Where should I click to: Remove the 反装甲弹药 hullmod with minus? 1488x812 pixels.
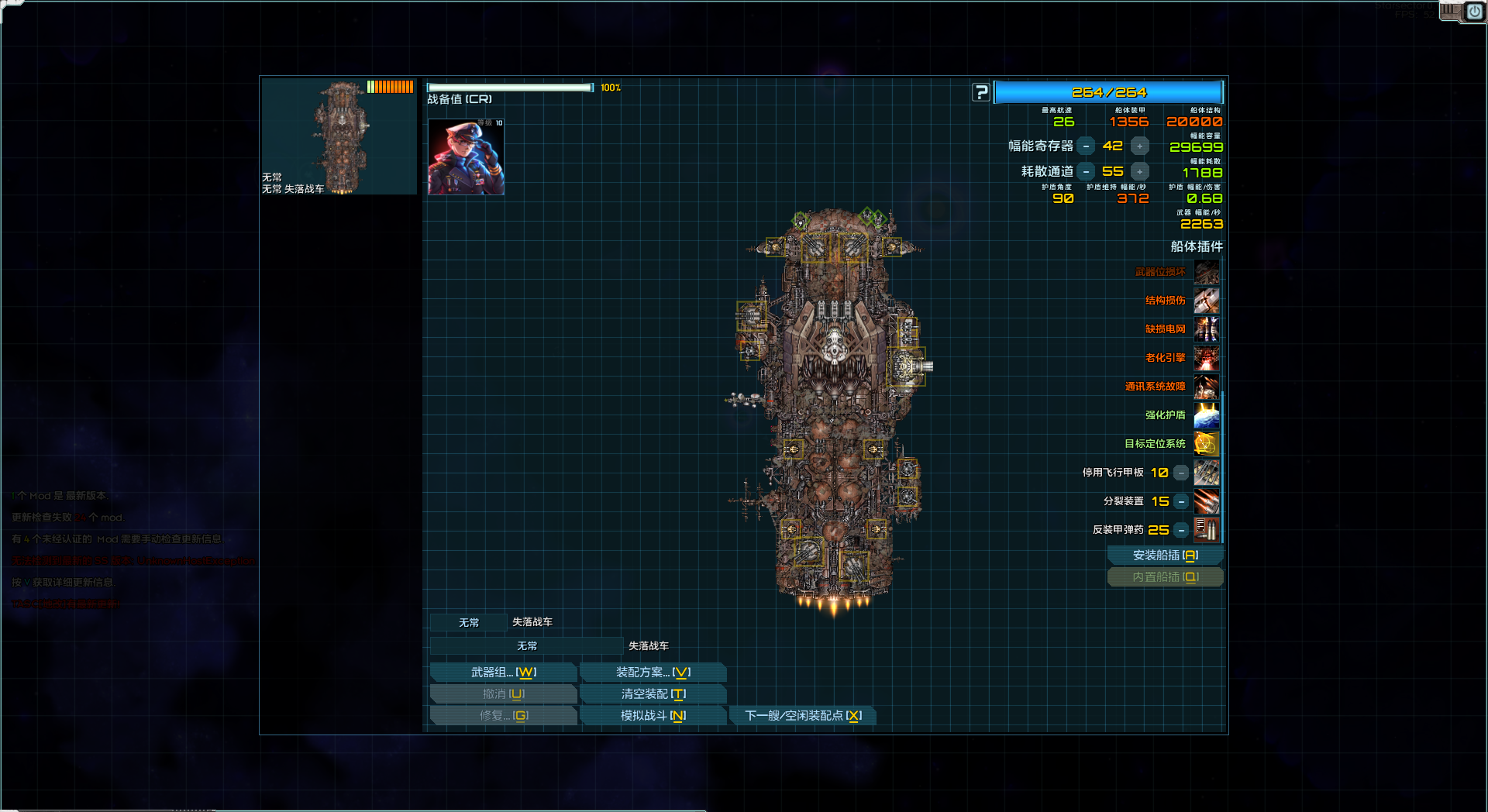1181,530
